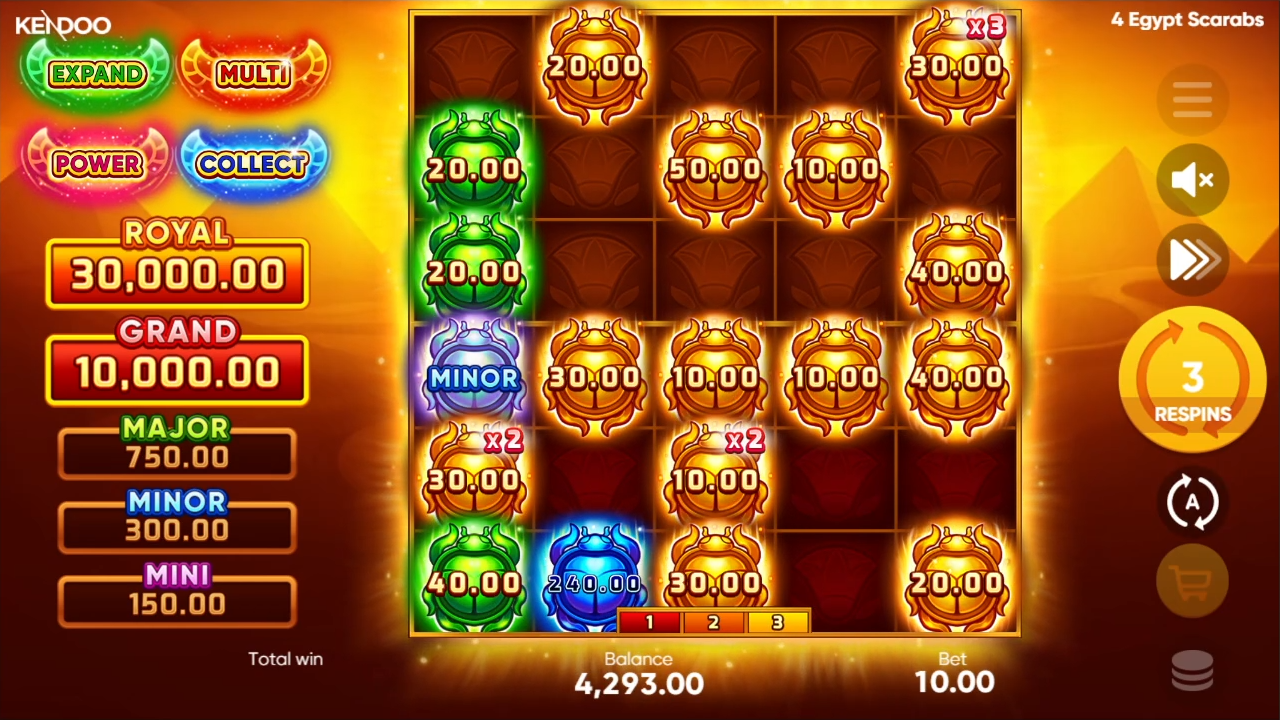This screenshot has height=720, width=1280.
Task: Toggle sound off with the speaker button
Action: coord(1191,180)
